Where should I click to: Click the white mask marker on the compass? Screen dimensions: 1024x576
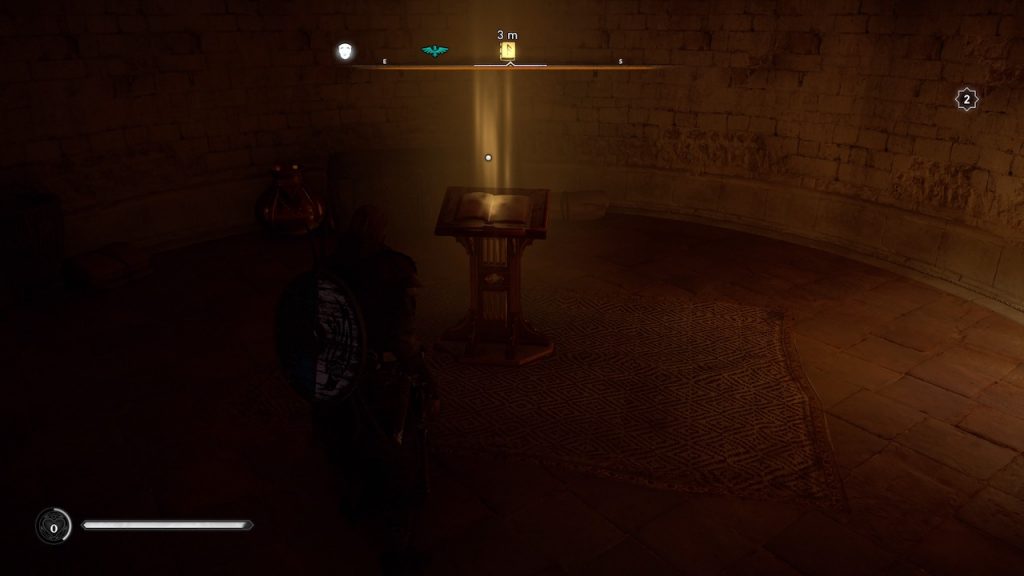coord(346,51)
